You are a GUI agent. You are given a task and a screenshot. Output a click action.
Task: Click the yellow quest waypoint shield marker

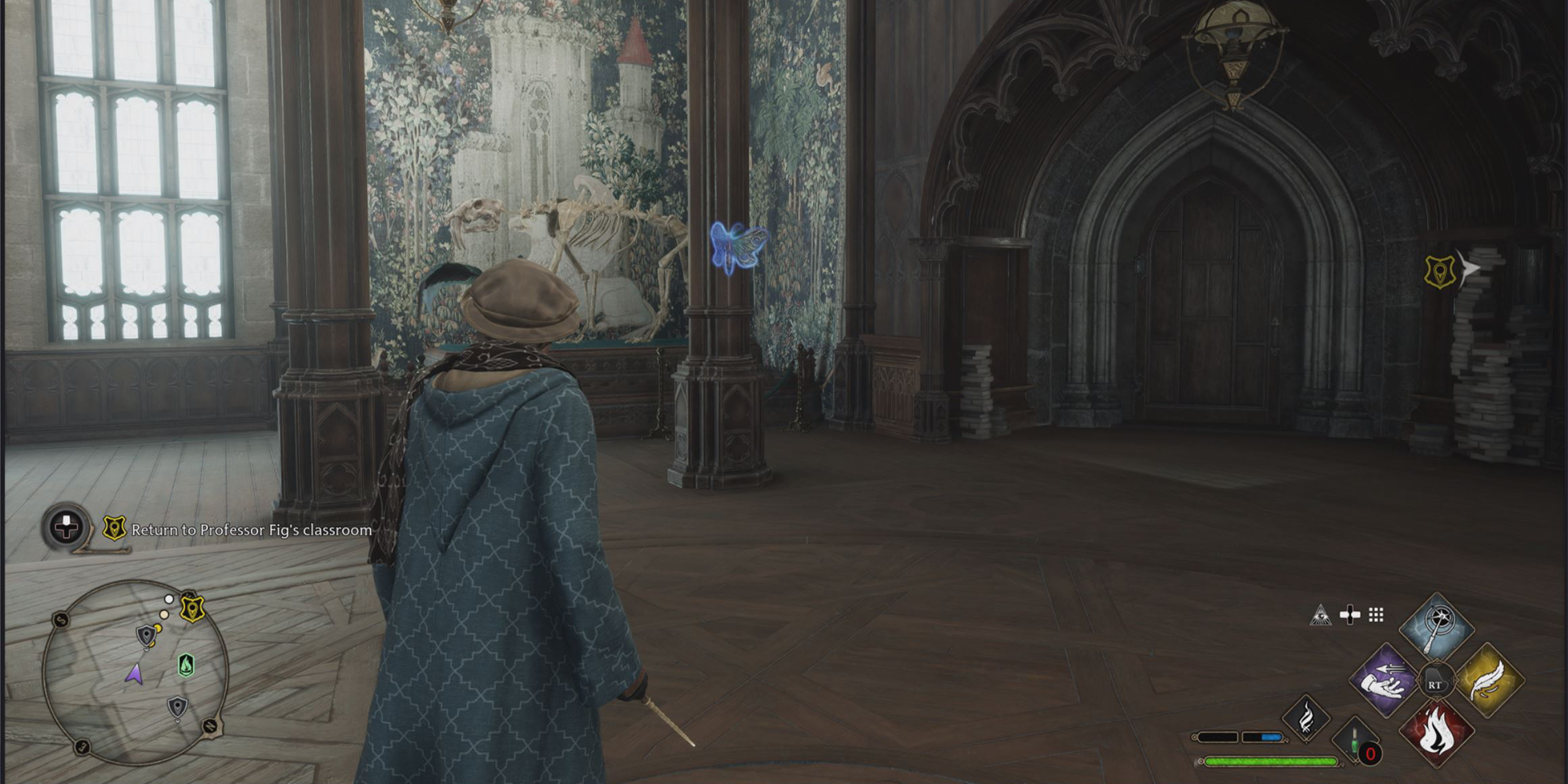coord(1440,272)
